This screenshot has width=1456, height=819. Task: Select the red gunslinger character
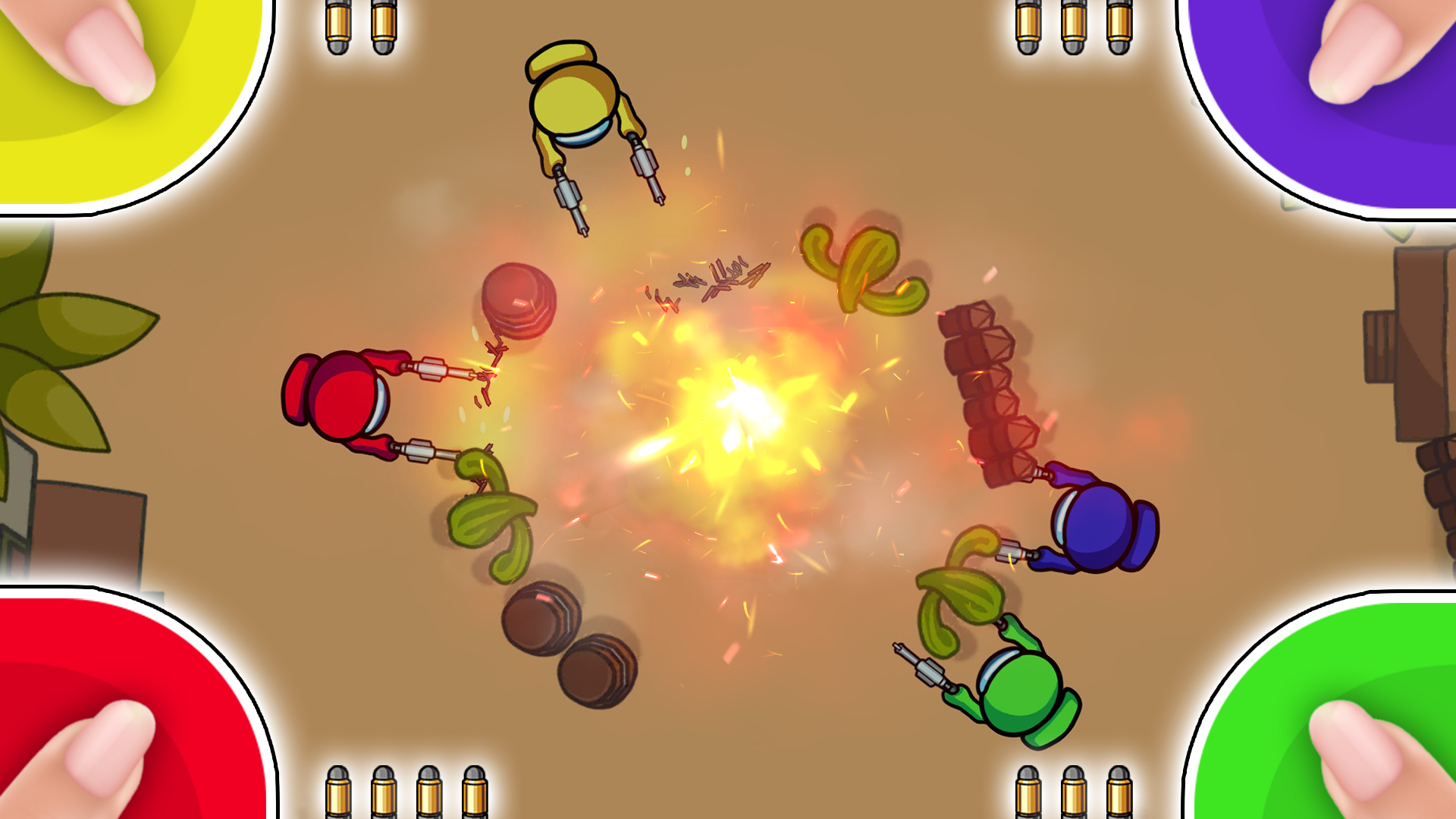click(x=345, y=394)
